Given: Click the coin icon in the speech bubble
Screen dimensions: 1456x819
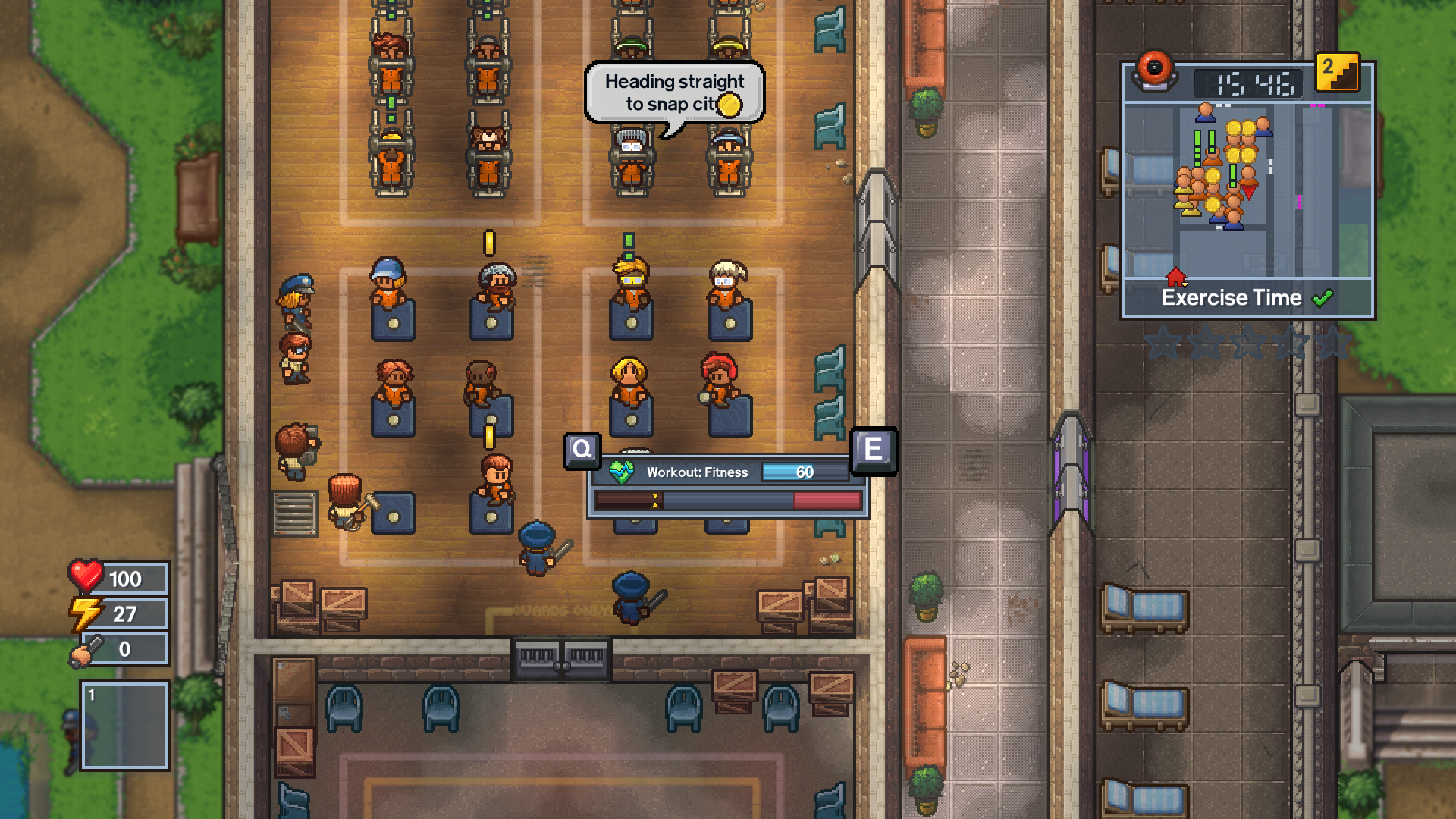Looking at the screenshot, I should click(x=730, y=105).
